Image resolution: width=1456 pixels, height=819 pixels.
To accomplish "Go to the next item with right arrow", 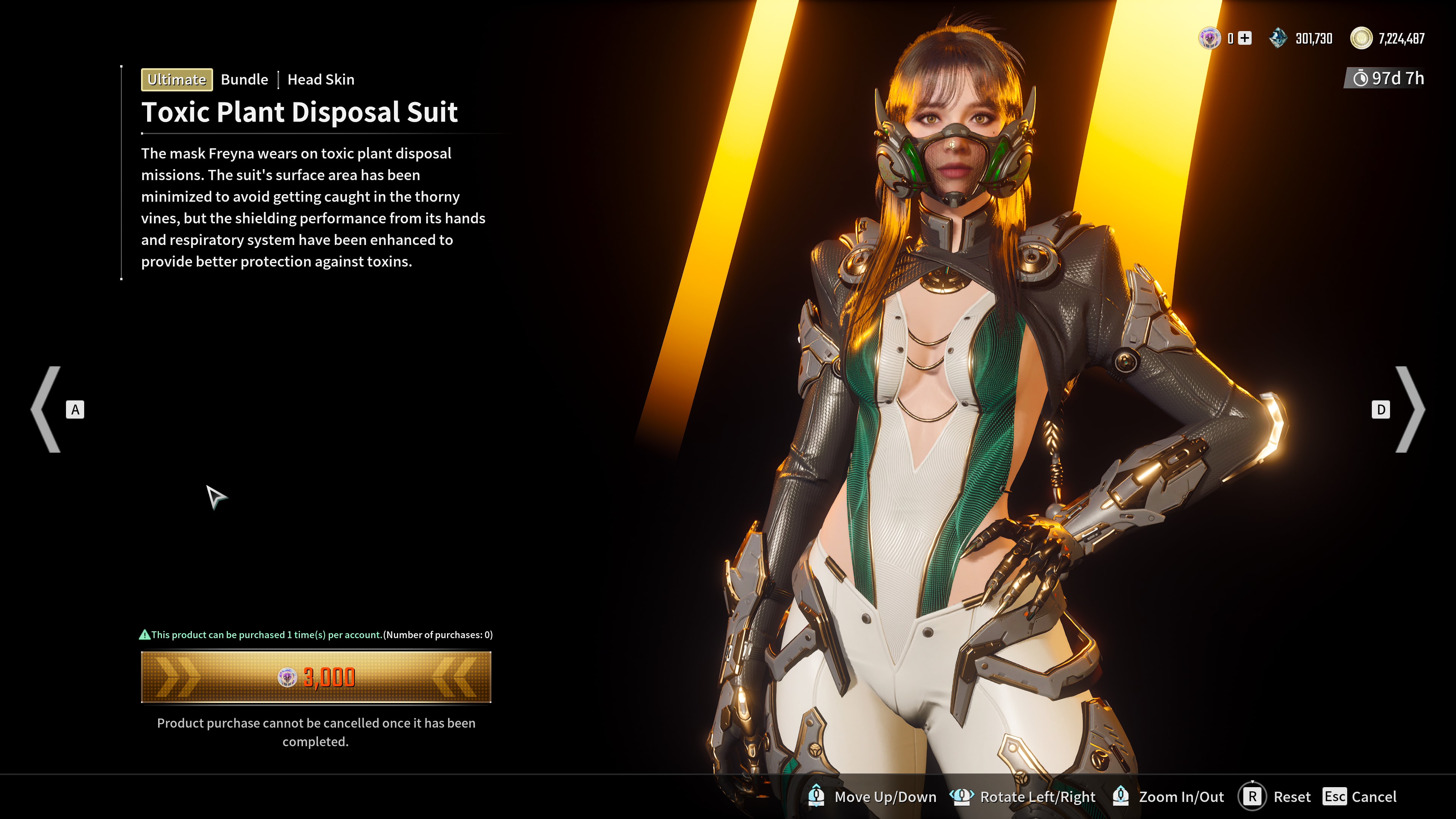I will [x=1410, y=409].
